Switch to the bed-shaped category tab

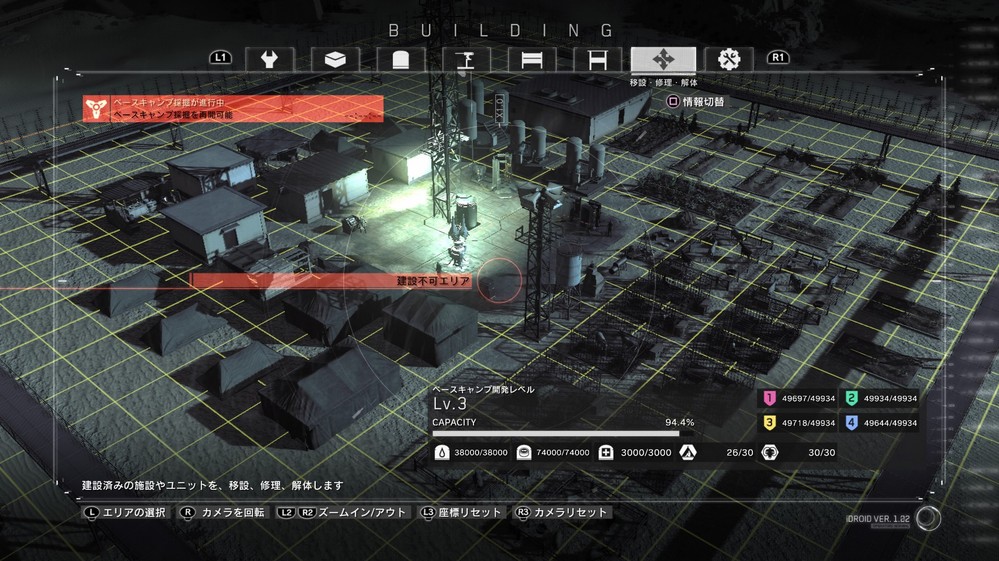point(531,59)
